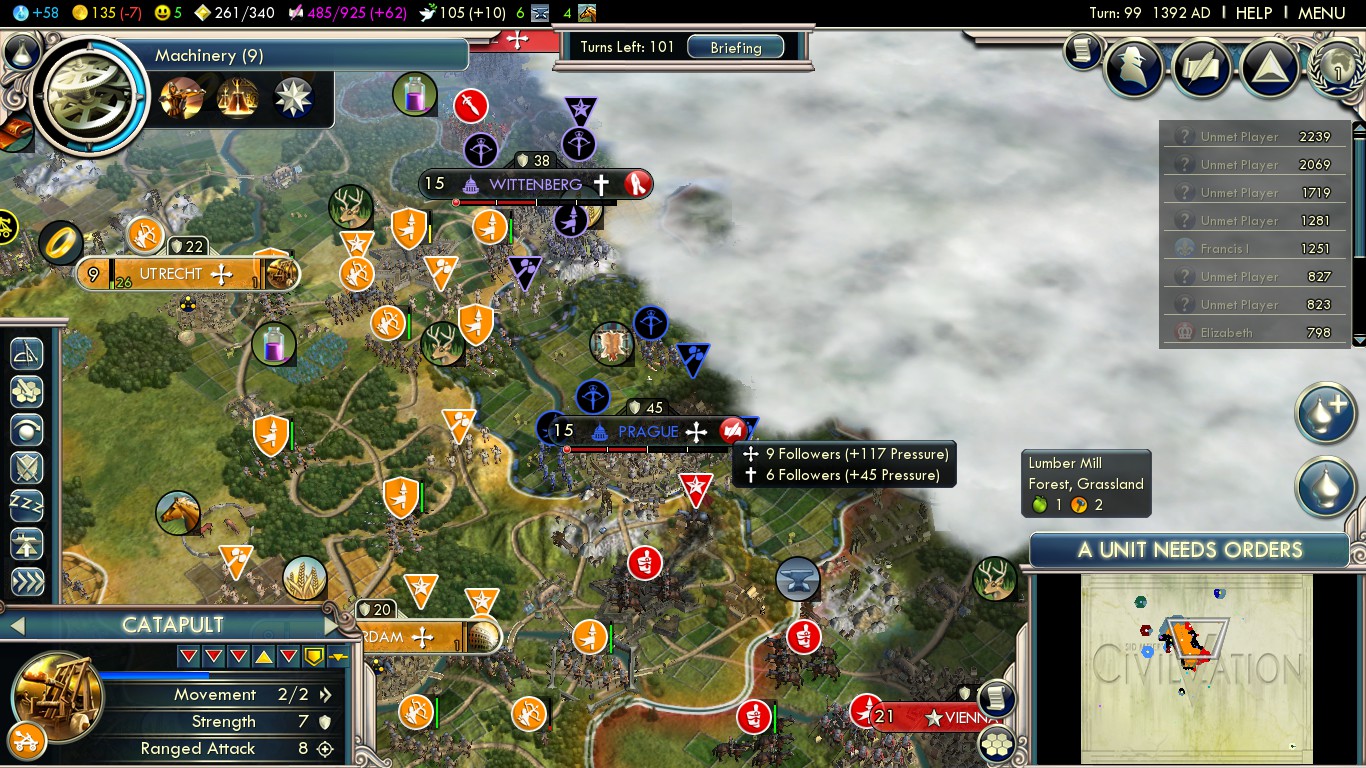Open the HELP screen
This screenshot has height=768, width=1366.
point(1253,13)
